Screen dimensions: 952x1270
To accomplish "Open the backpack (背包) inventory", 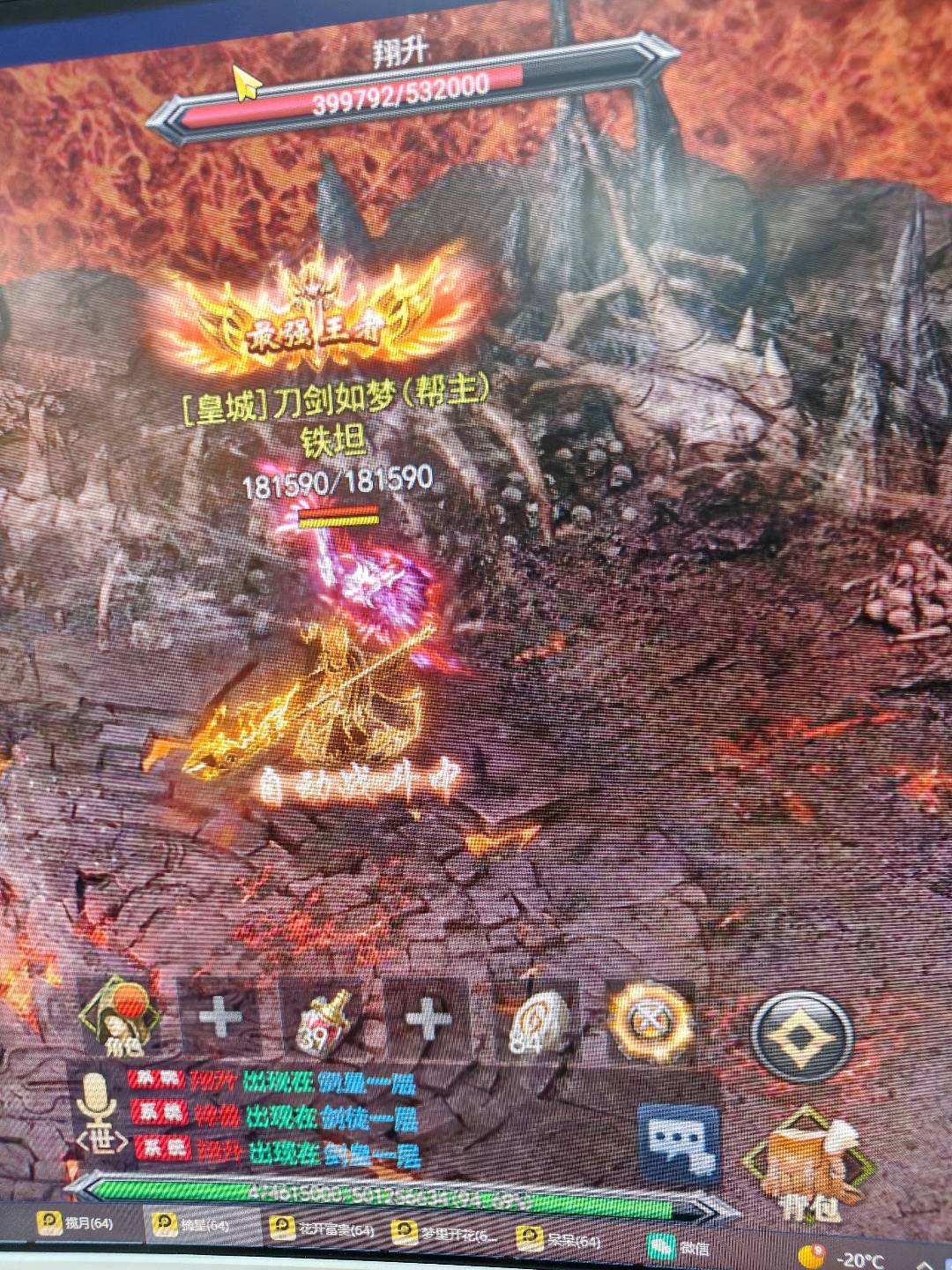I will 804,1164.
